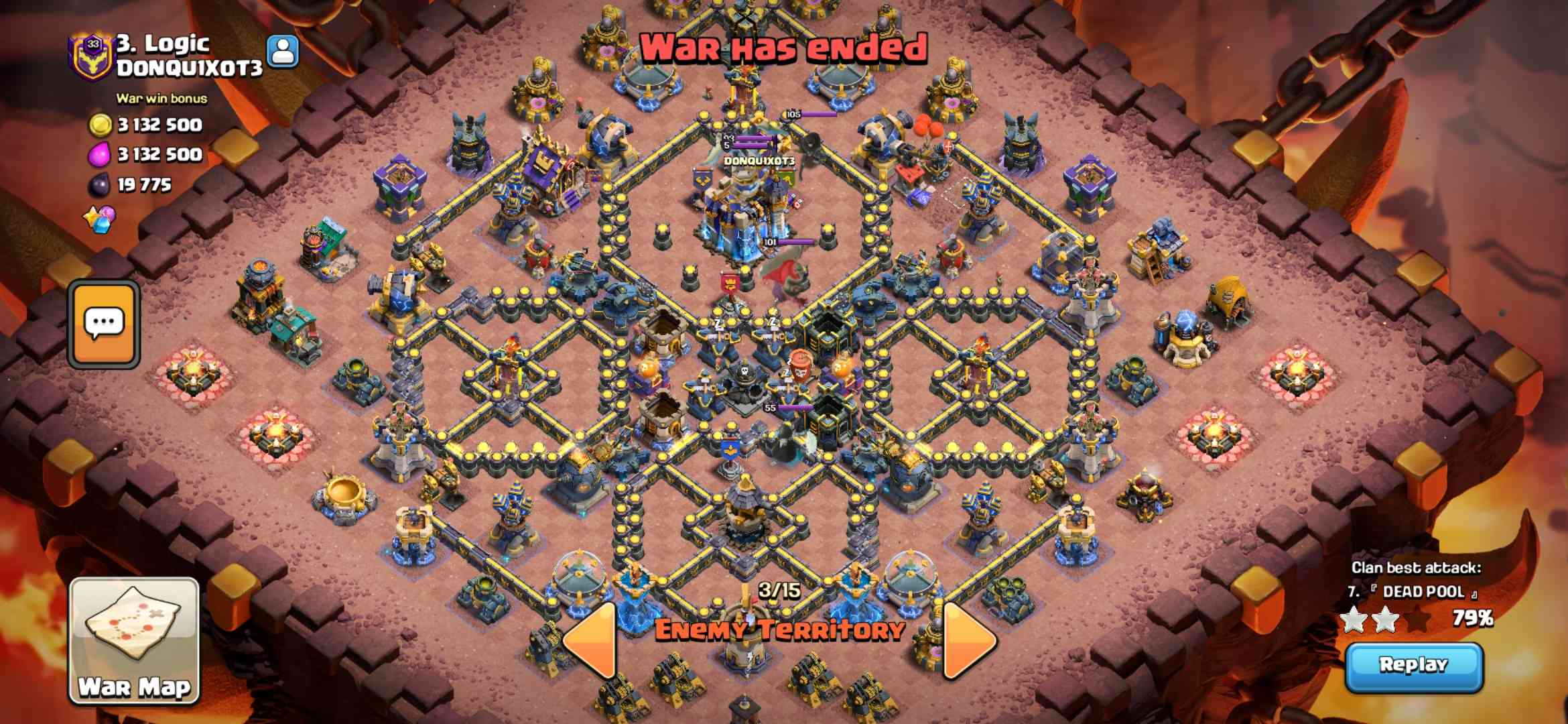View DONQU1XOT3's player profile
The height and width of the screenshot is (724, 1568).
tap(282, 50)
